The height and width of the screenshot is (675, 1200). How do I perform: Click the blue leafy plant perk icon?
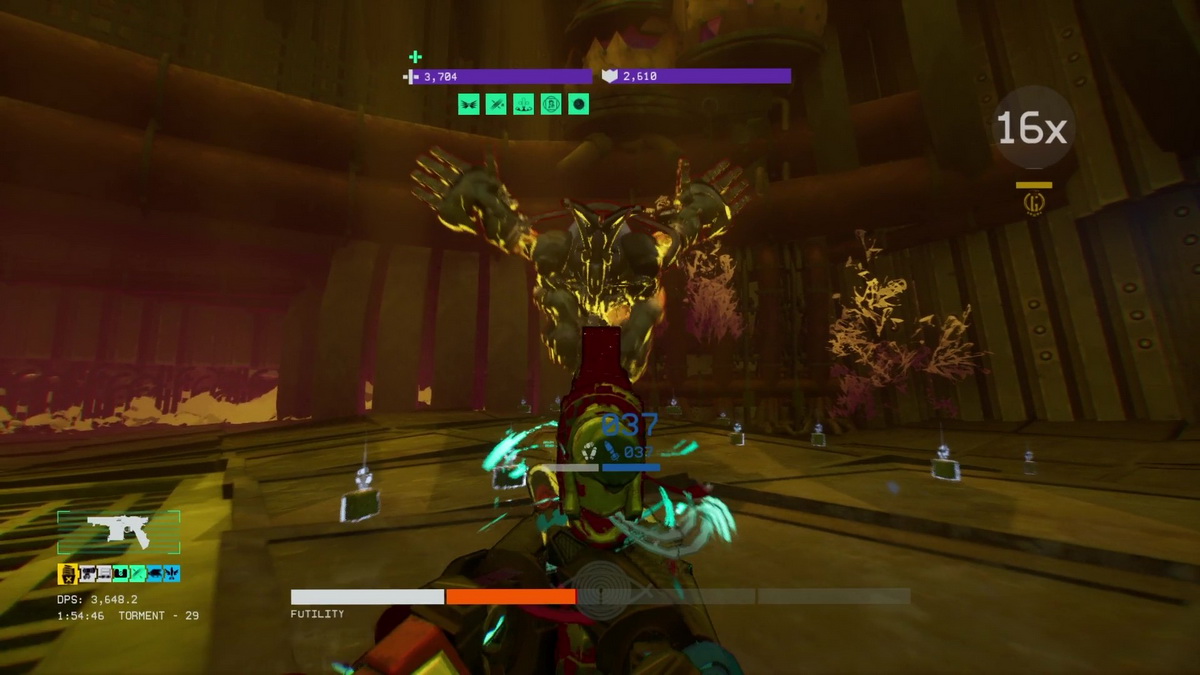point(171,574)
